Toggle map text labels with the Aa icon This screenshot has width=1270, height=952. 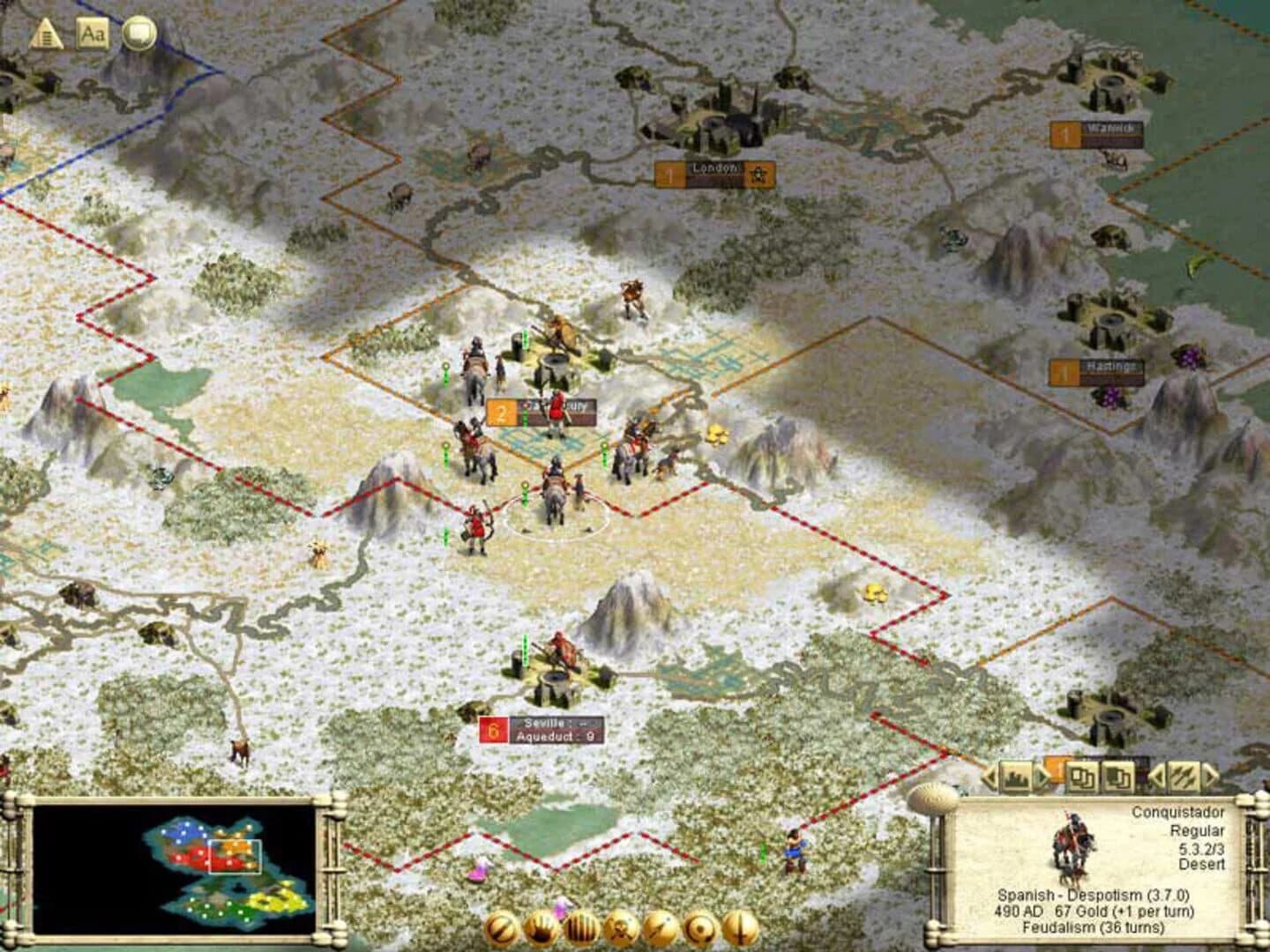point(93,34)
